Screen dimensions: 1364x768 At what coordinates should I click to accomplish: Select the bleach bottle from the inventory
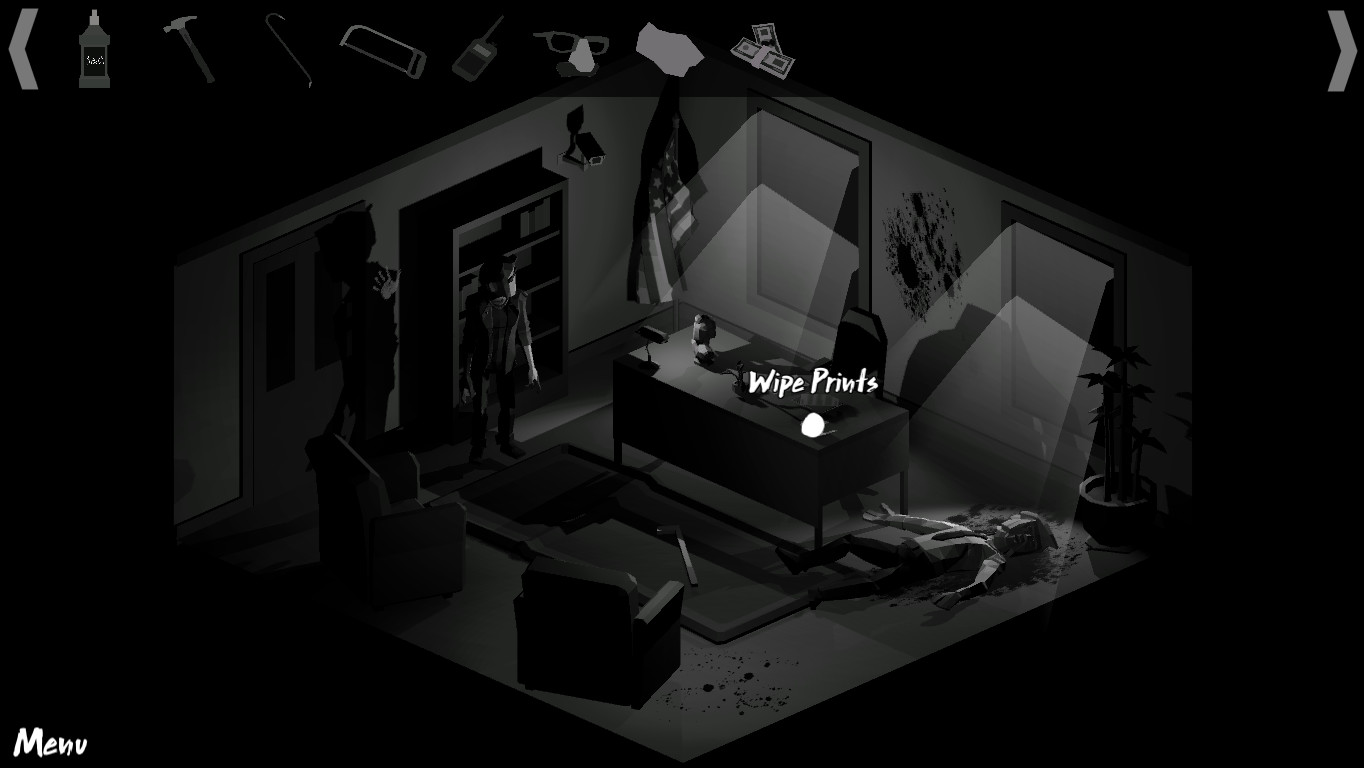tap(97, 48)
